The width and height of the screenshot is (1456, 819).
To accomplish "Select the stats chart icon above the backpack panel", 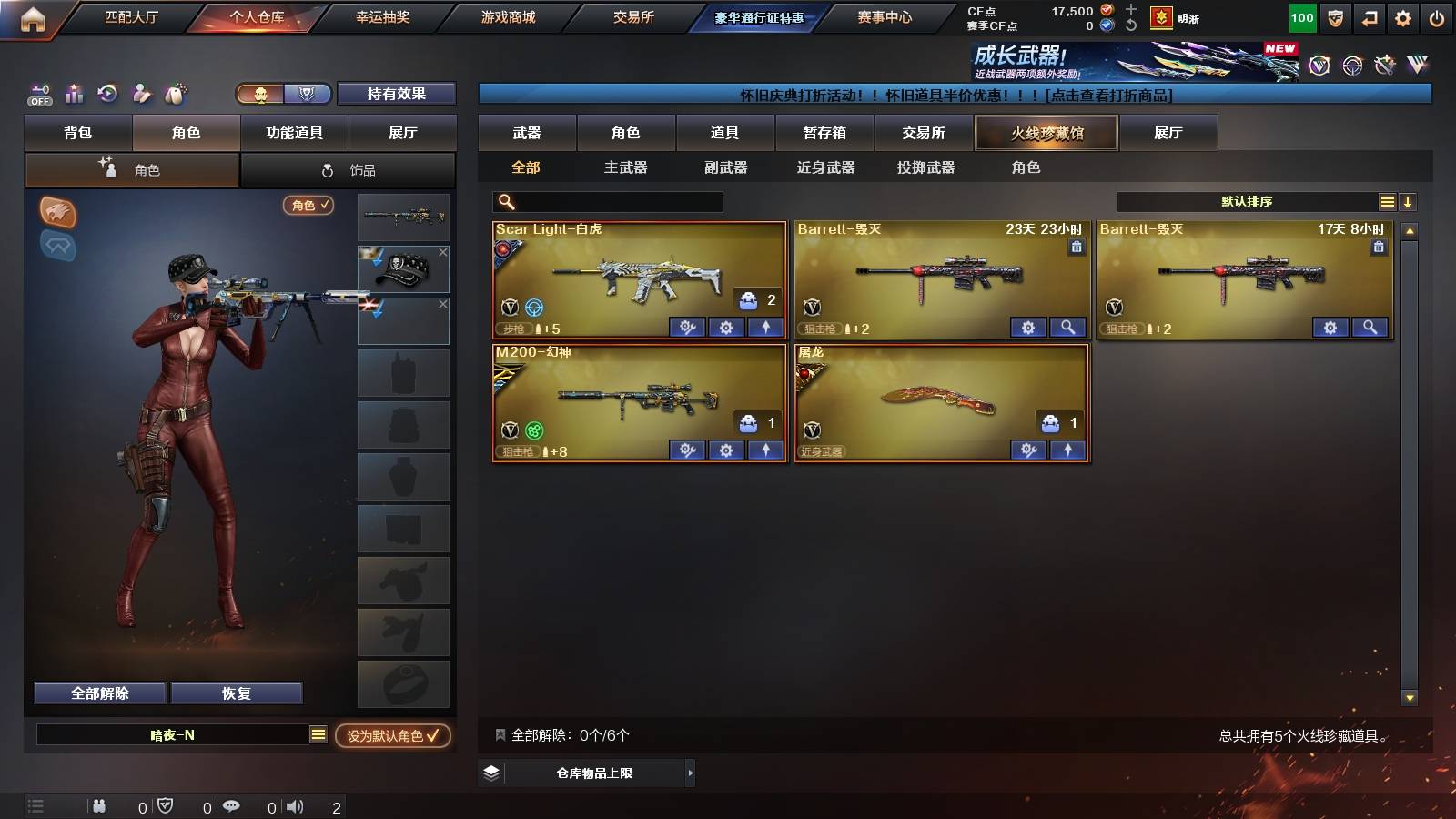I will coord(75,93).
